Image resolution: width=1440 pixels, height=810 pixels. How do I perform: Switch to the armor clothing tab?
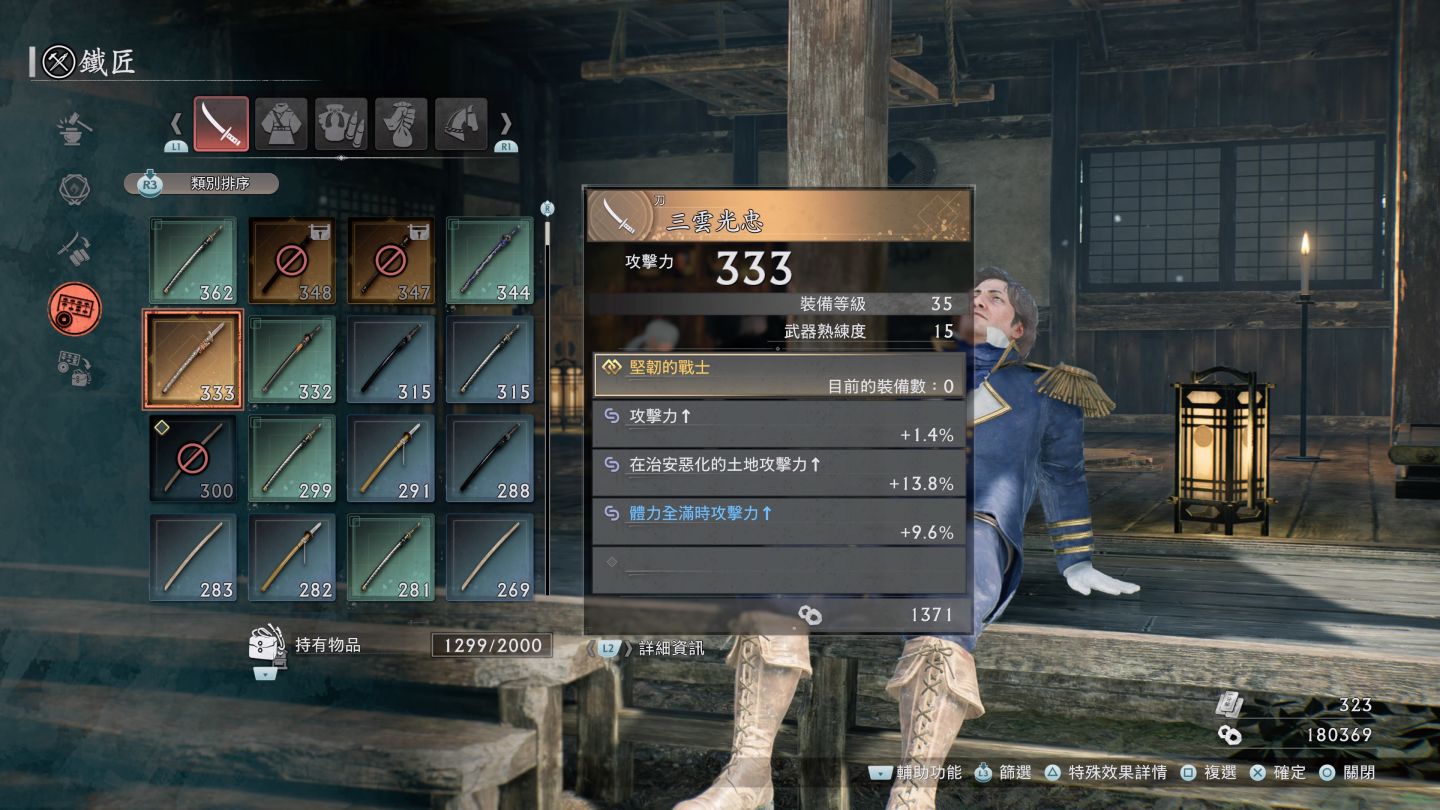pos(281,124)
